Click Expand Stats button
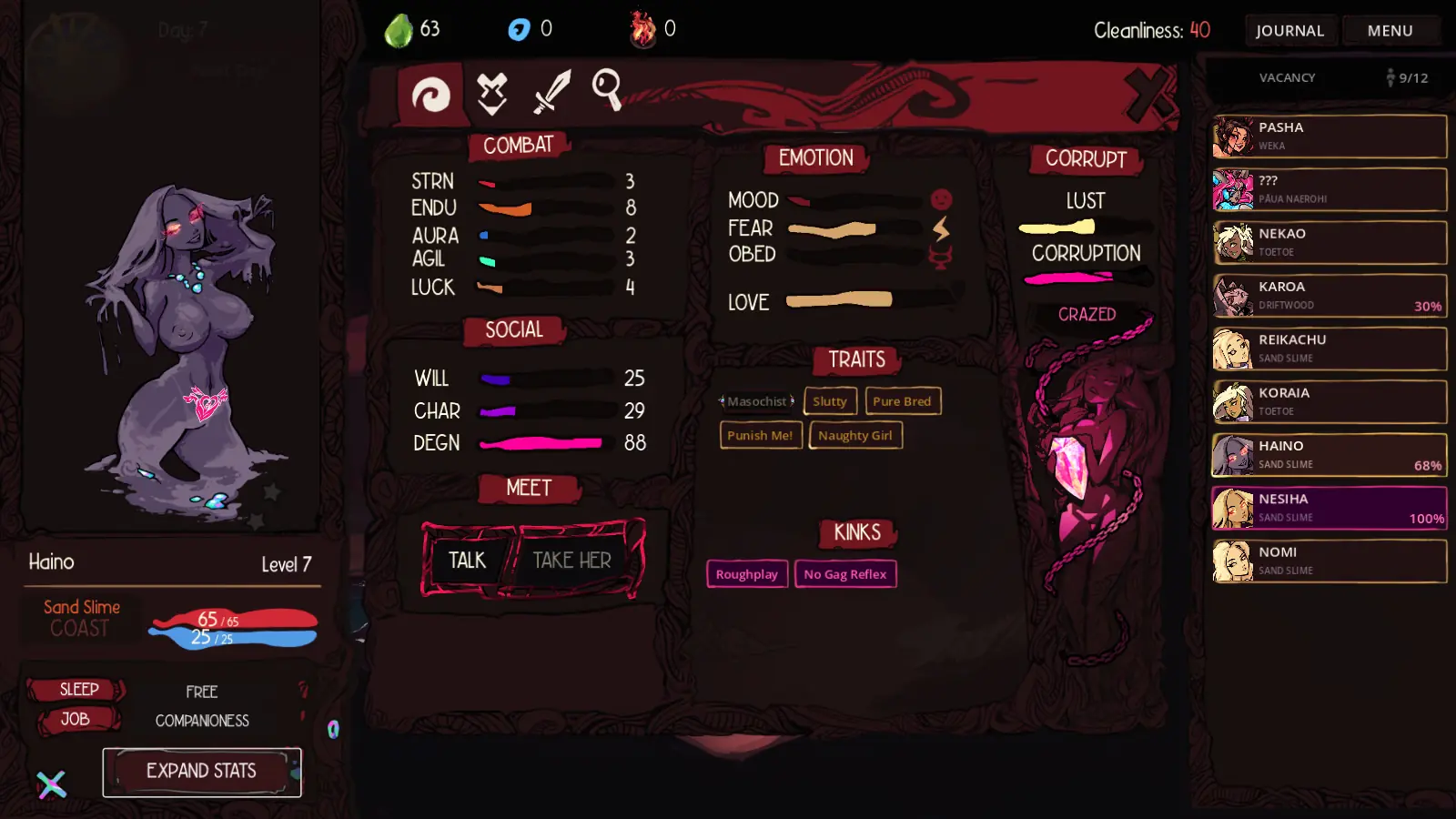Viewport: 1456px width, 819px height. (x=202, y=772)
